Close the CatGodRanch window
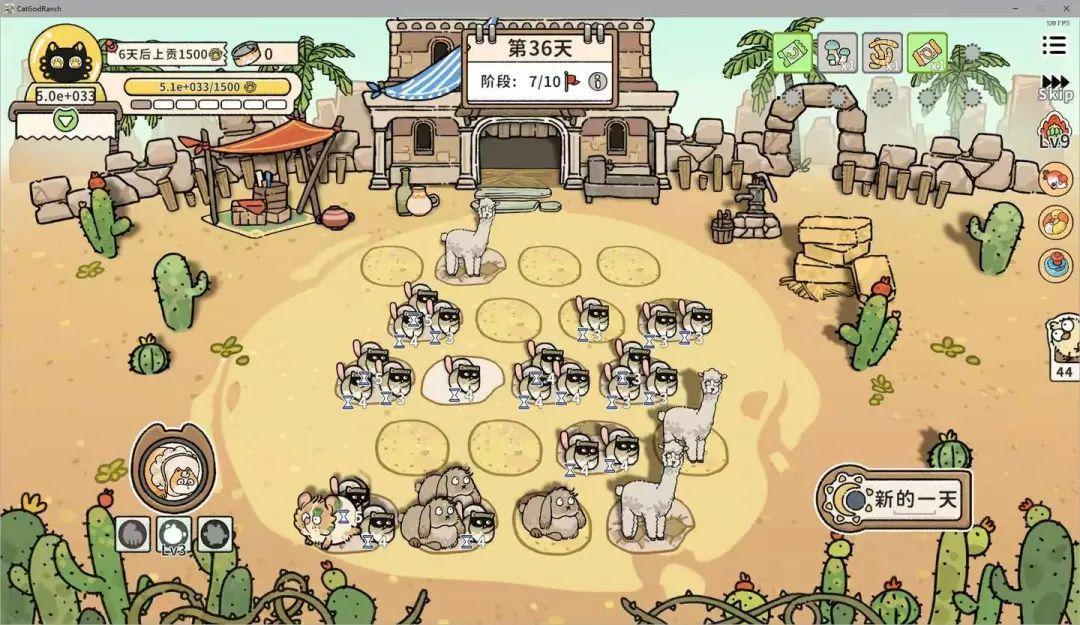The width and height of the screenshot is (1080, 625). [x=1066, y=7]
